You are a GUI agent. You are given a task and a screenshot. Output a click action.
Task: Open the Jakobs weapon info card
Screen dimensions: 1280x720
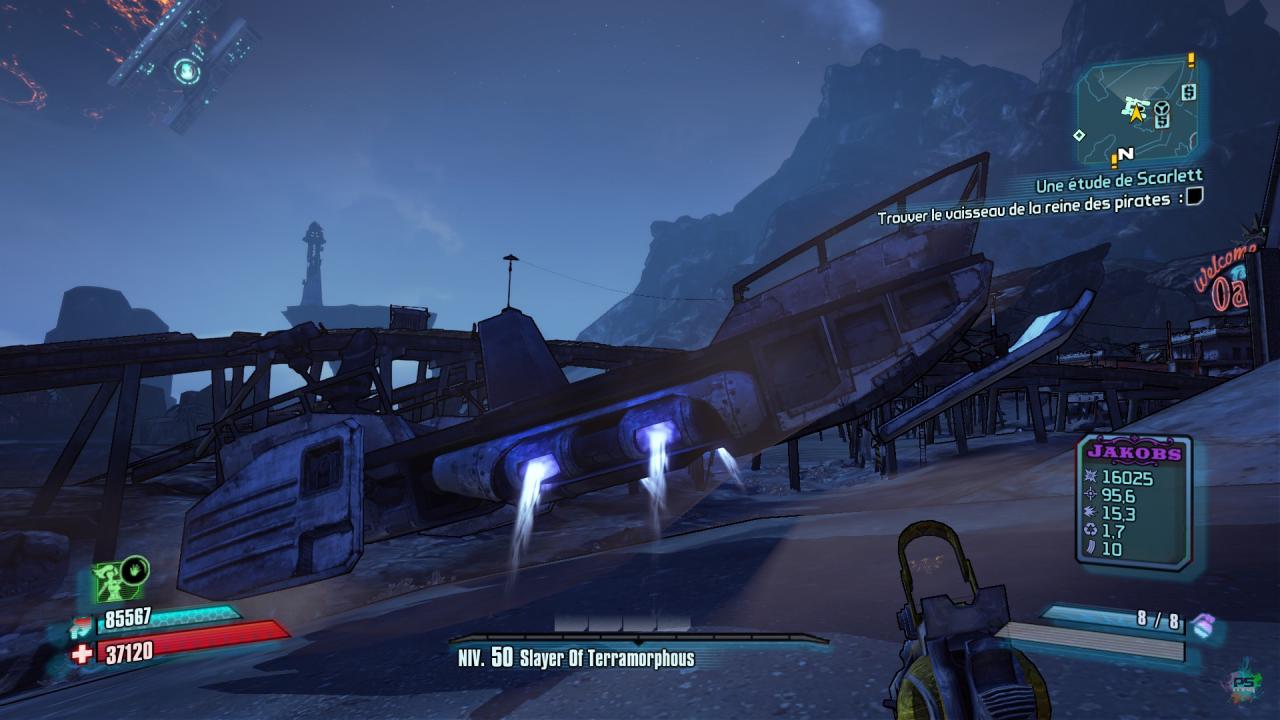(1134, 502)
